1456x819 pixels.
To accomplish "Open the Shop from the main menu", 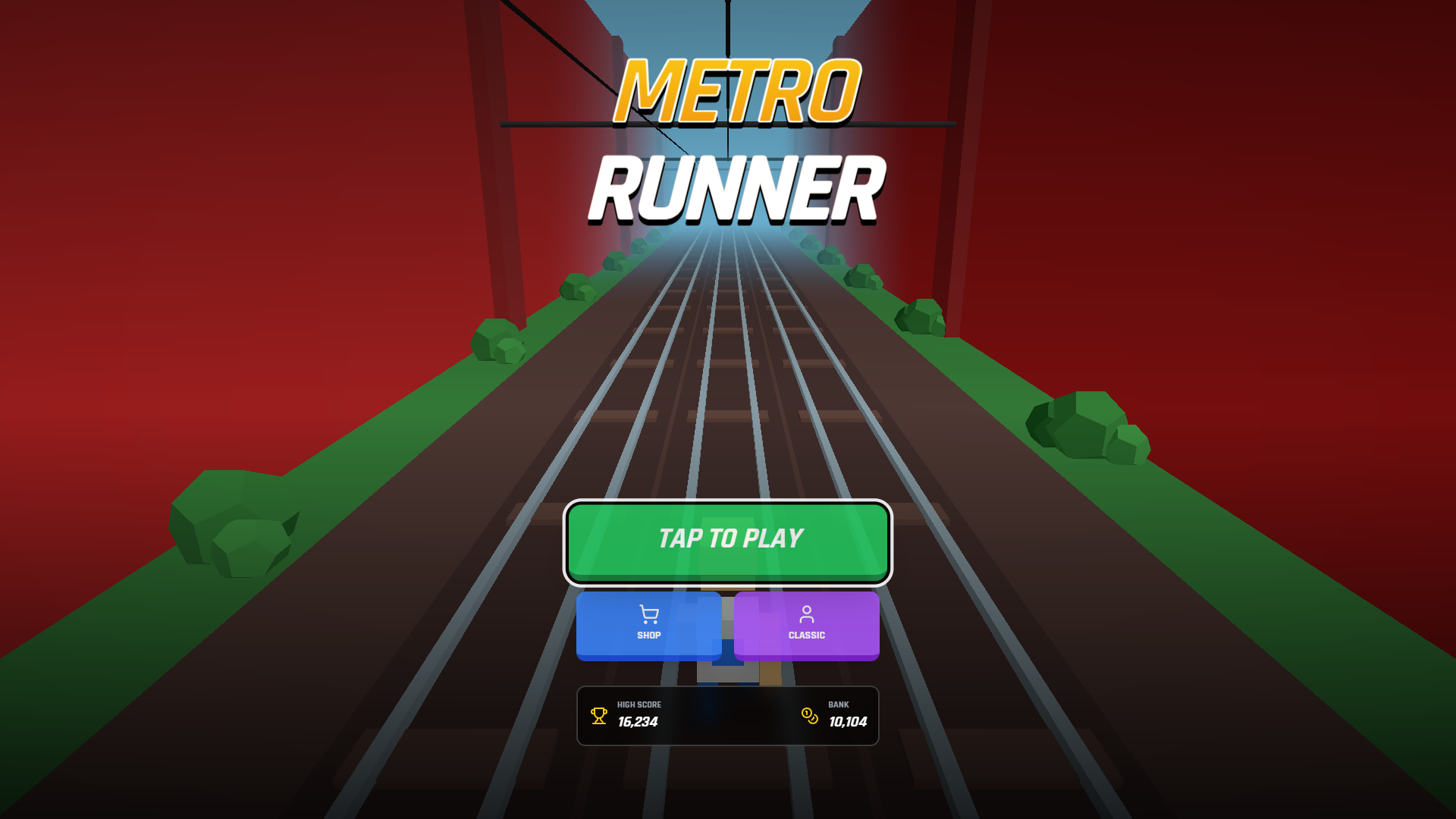I will (x=648, y=626).
